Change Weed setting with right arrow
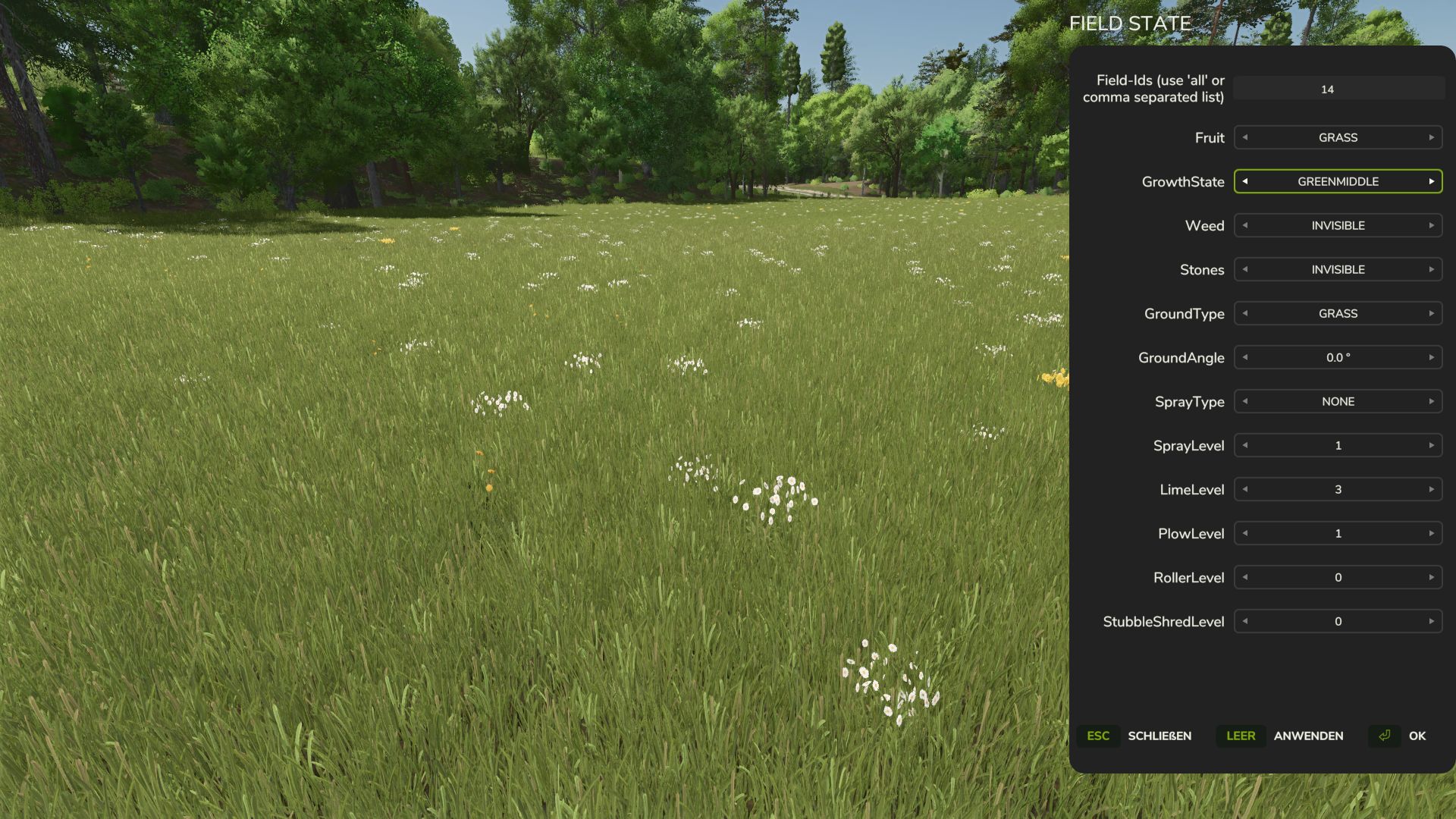 tap(1431, 225)
